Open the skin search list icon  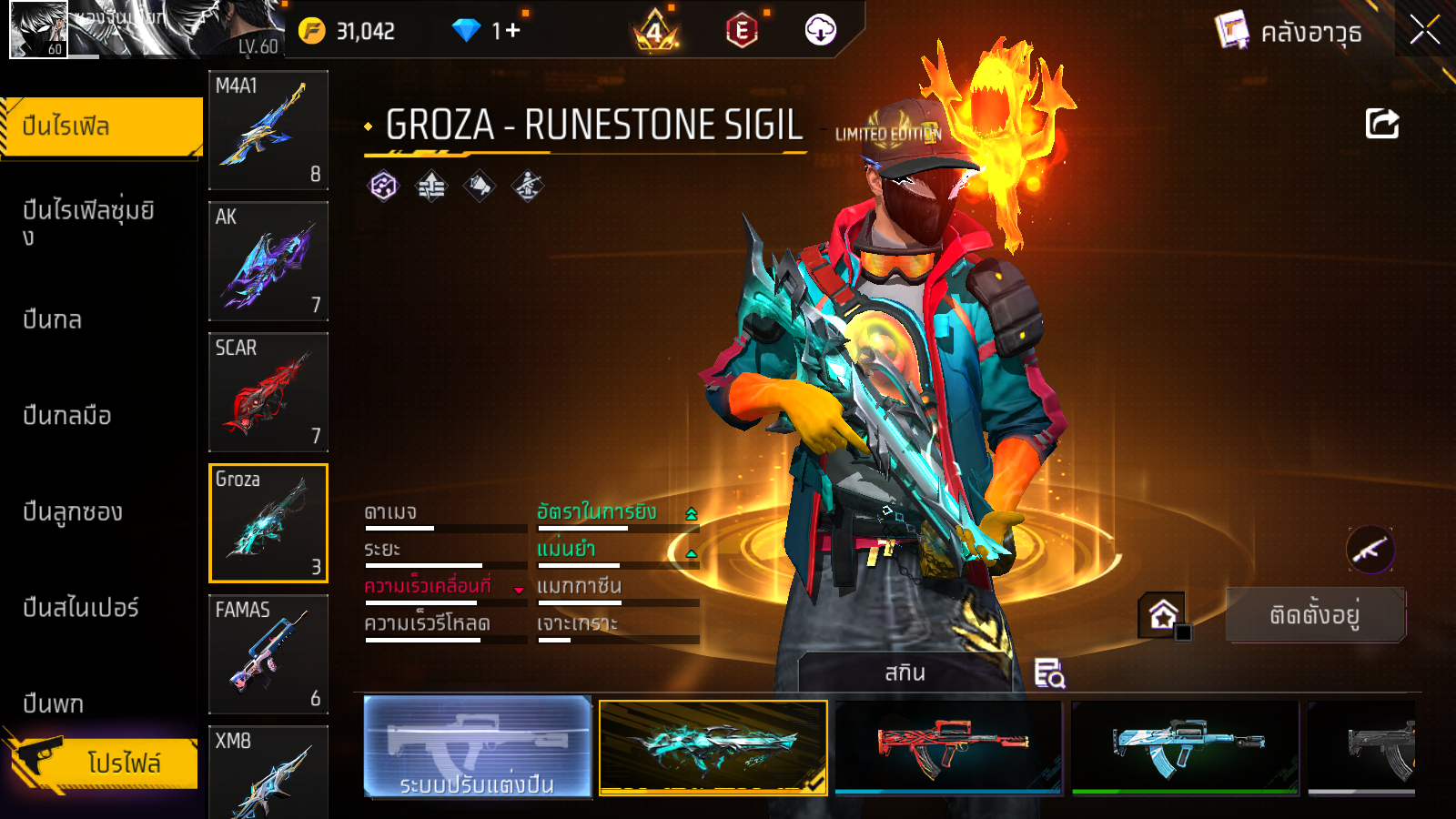pos(1049,673)
